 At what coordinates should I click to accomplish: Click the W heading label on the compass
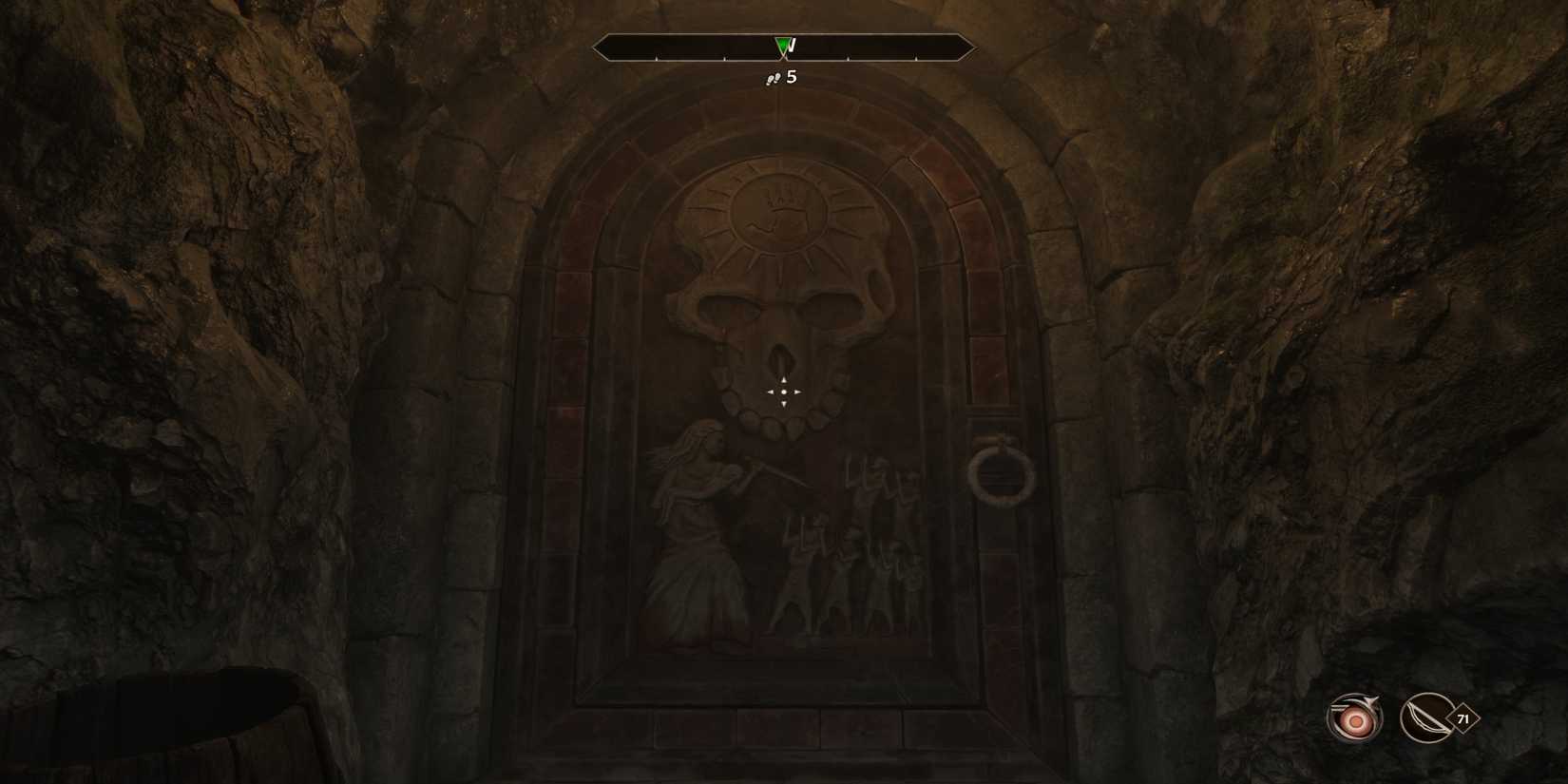click(792, 44)
